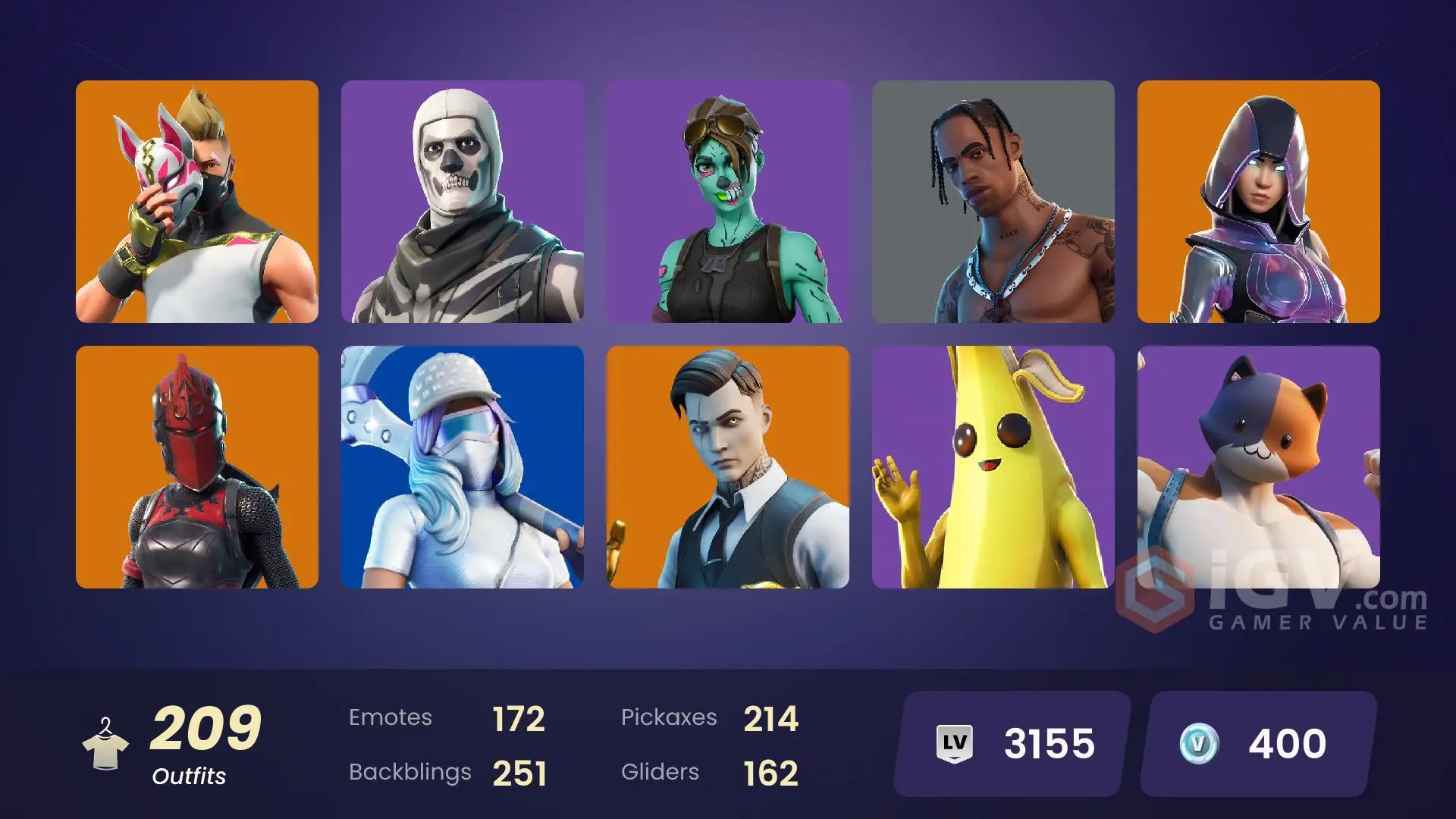
Task: Select the Meowscles skin icon
Action: (x=1259, y=466)
